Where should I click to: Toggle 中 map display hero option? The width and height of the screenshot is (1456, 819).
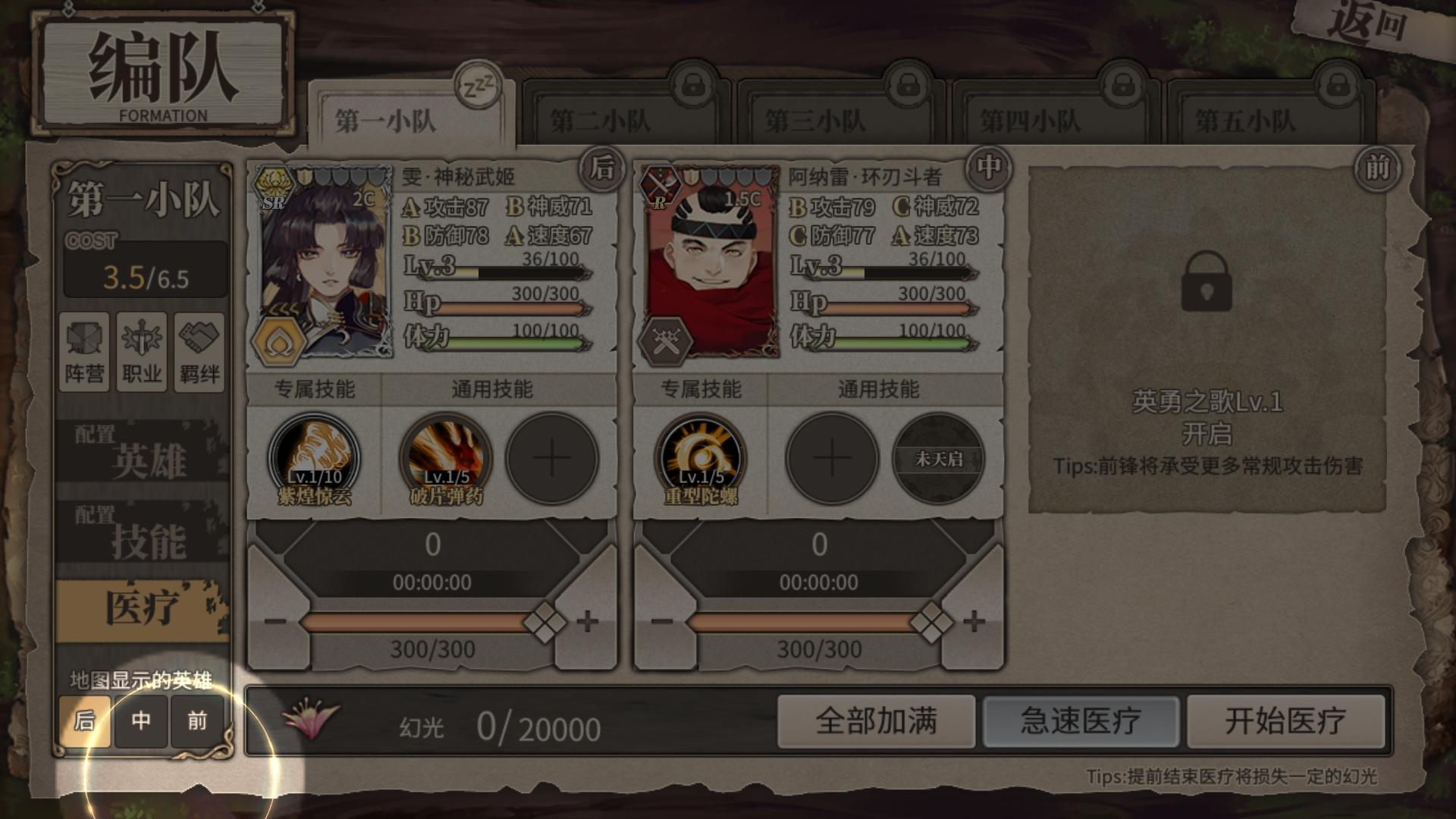click(142, 722)
